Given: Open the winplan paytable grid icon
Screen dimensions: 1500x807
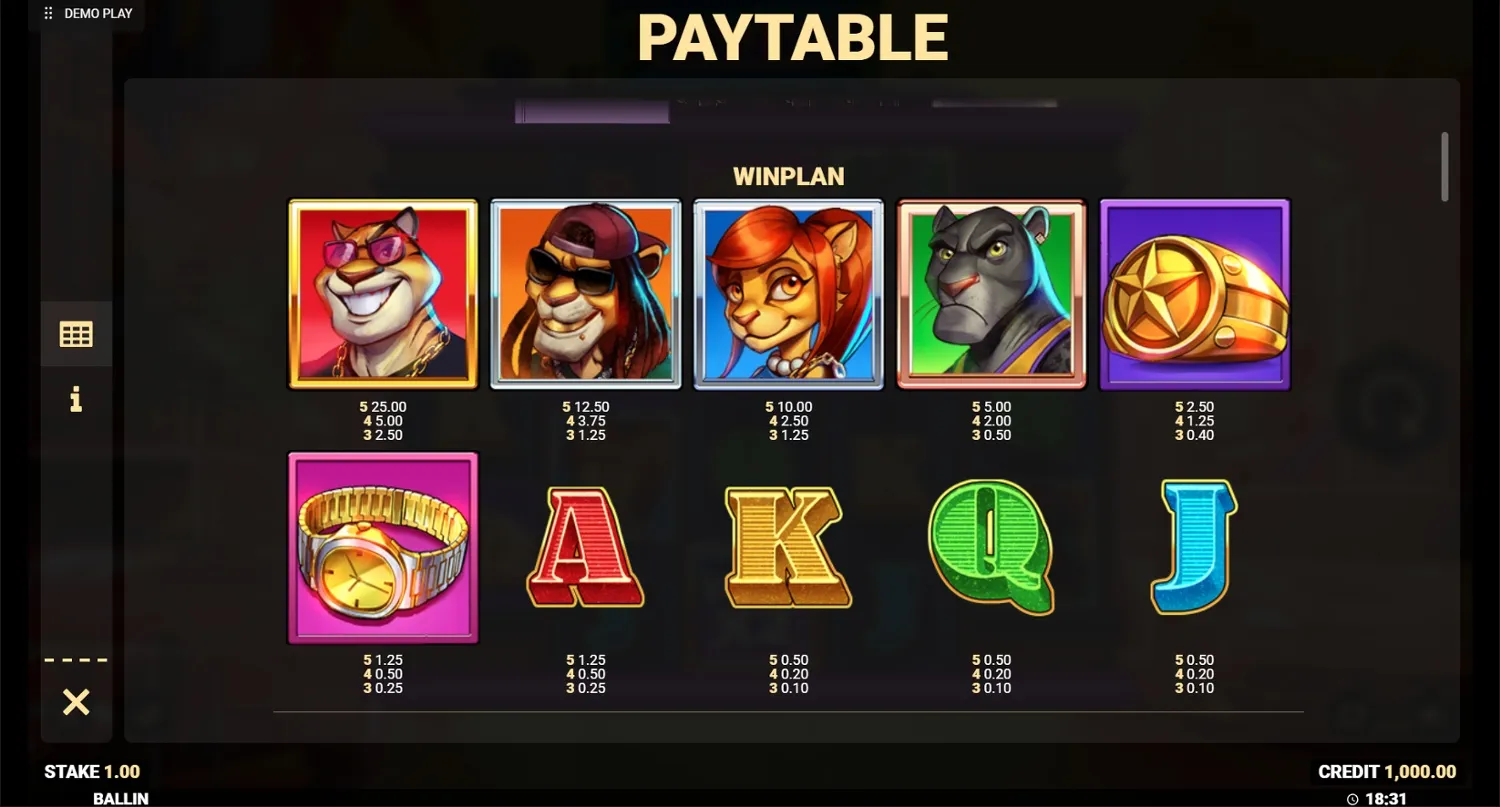Looking at the screenshot, I should coord(76,333).
